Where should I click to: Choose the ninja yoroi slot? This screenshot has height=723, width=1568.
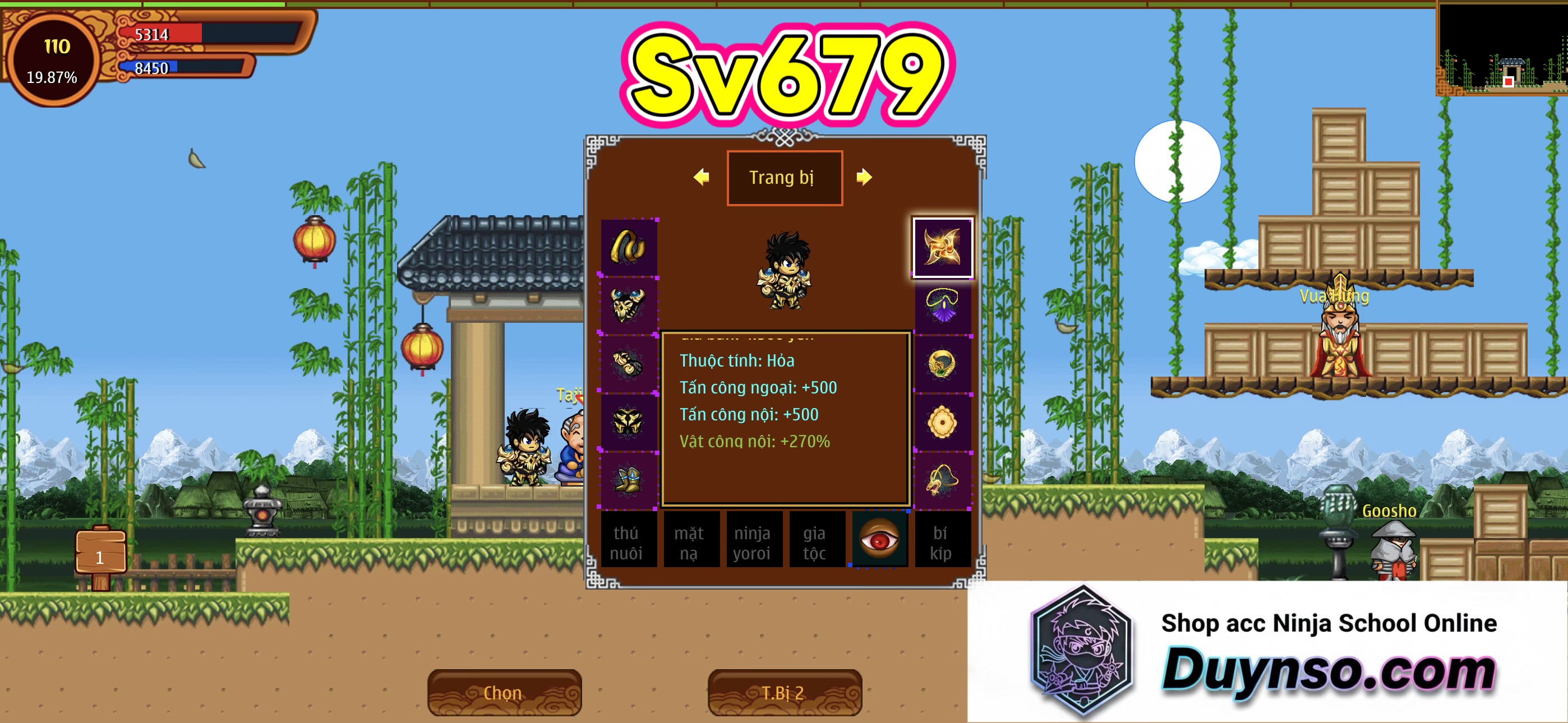pyautogui.click(x=753, y=541)
